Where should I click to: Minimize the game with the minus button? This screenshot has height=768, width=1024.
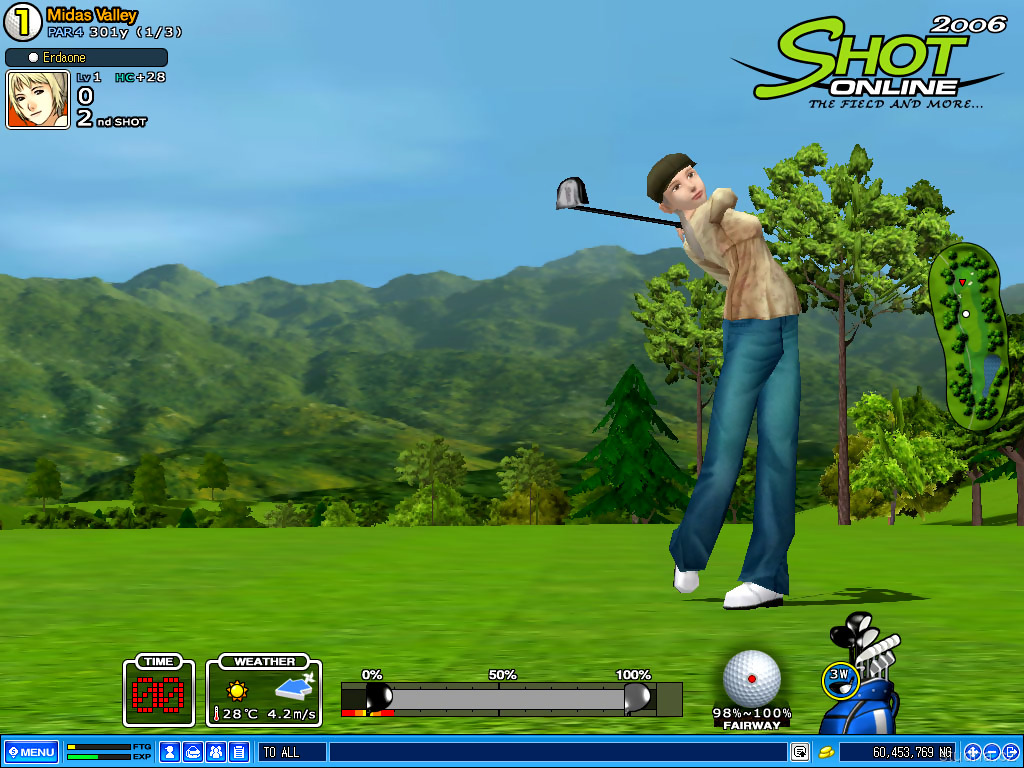pos(991,752)
